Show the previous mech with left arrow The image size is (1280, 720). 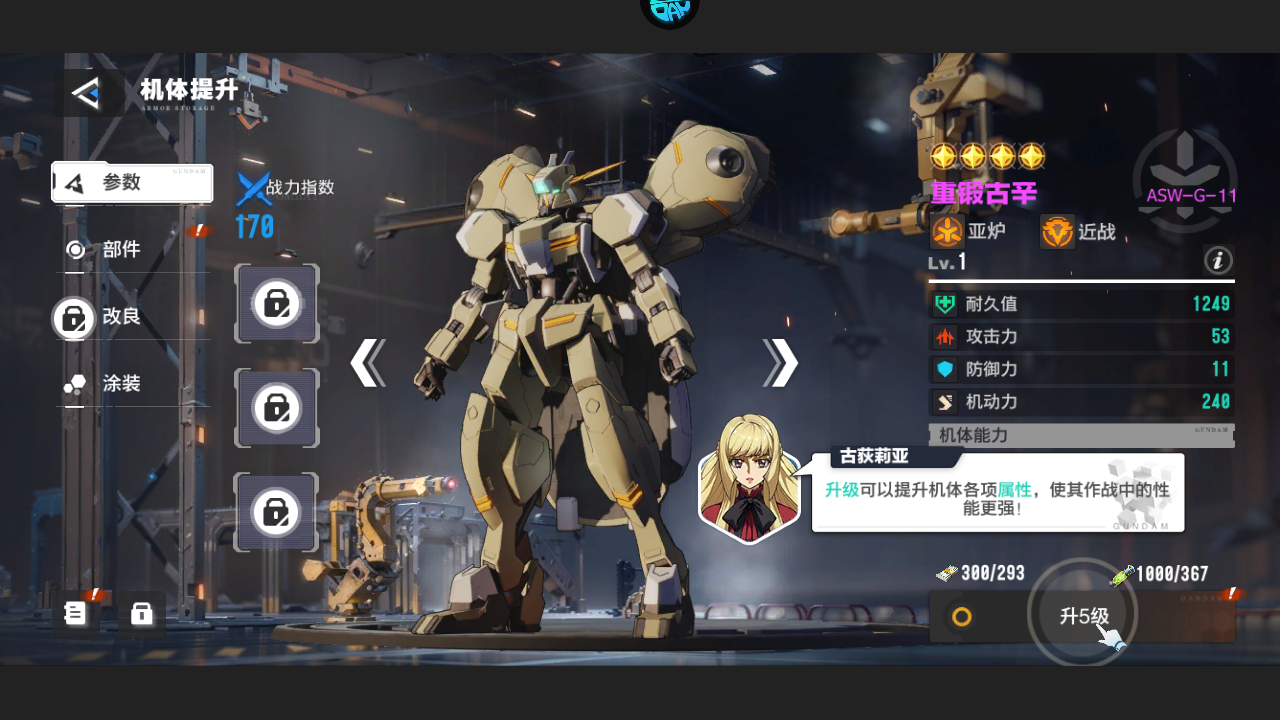(x=368, y=363)
